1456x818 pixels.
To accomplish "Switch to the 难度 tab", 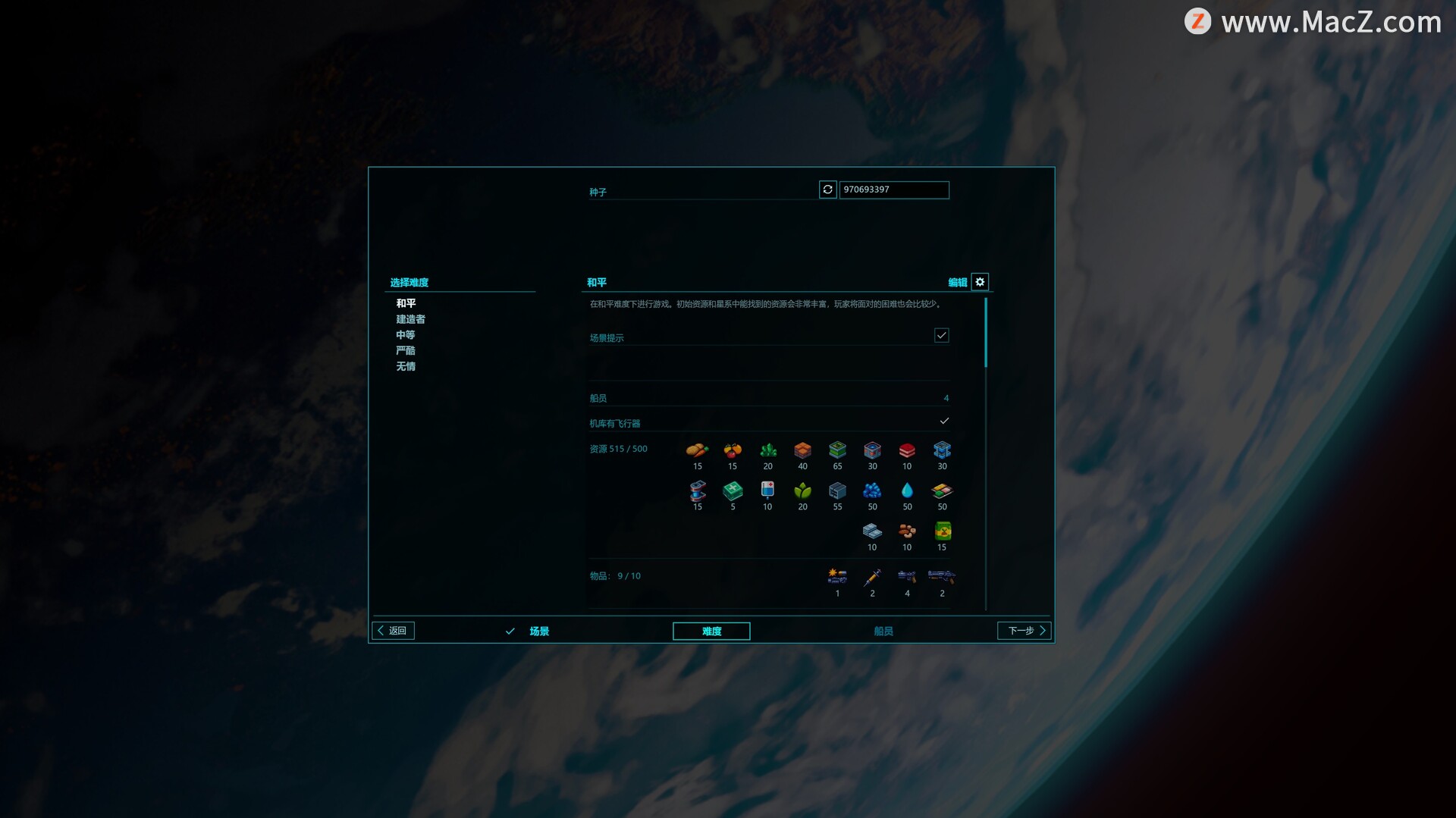I will click(x=711, y=632).
